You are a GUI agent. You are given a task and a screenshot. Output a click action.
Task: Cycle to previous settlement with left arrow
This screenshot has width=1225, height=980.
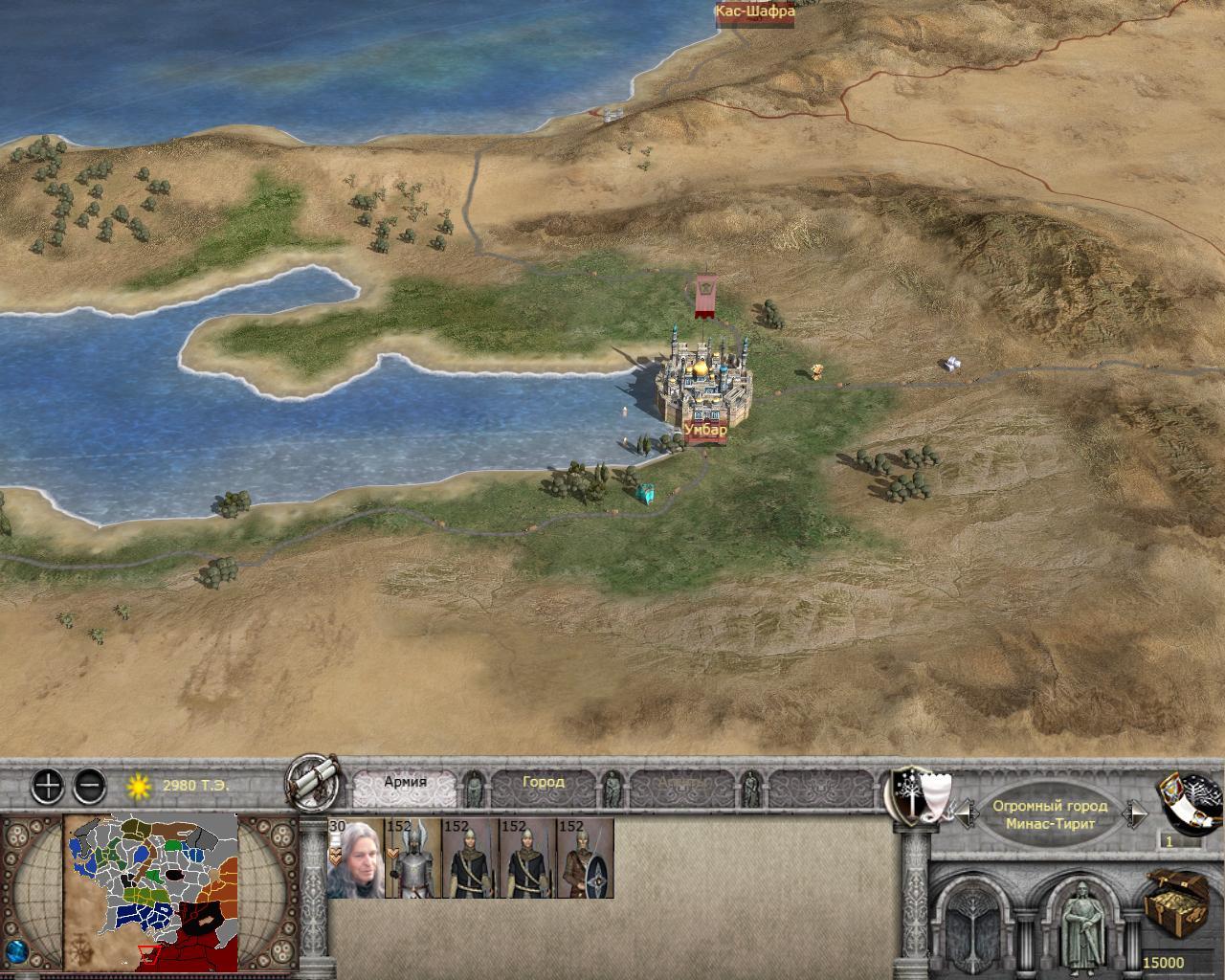[x=966, y=814]
